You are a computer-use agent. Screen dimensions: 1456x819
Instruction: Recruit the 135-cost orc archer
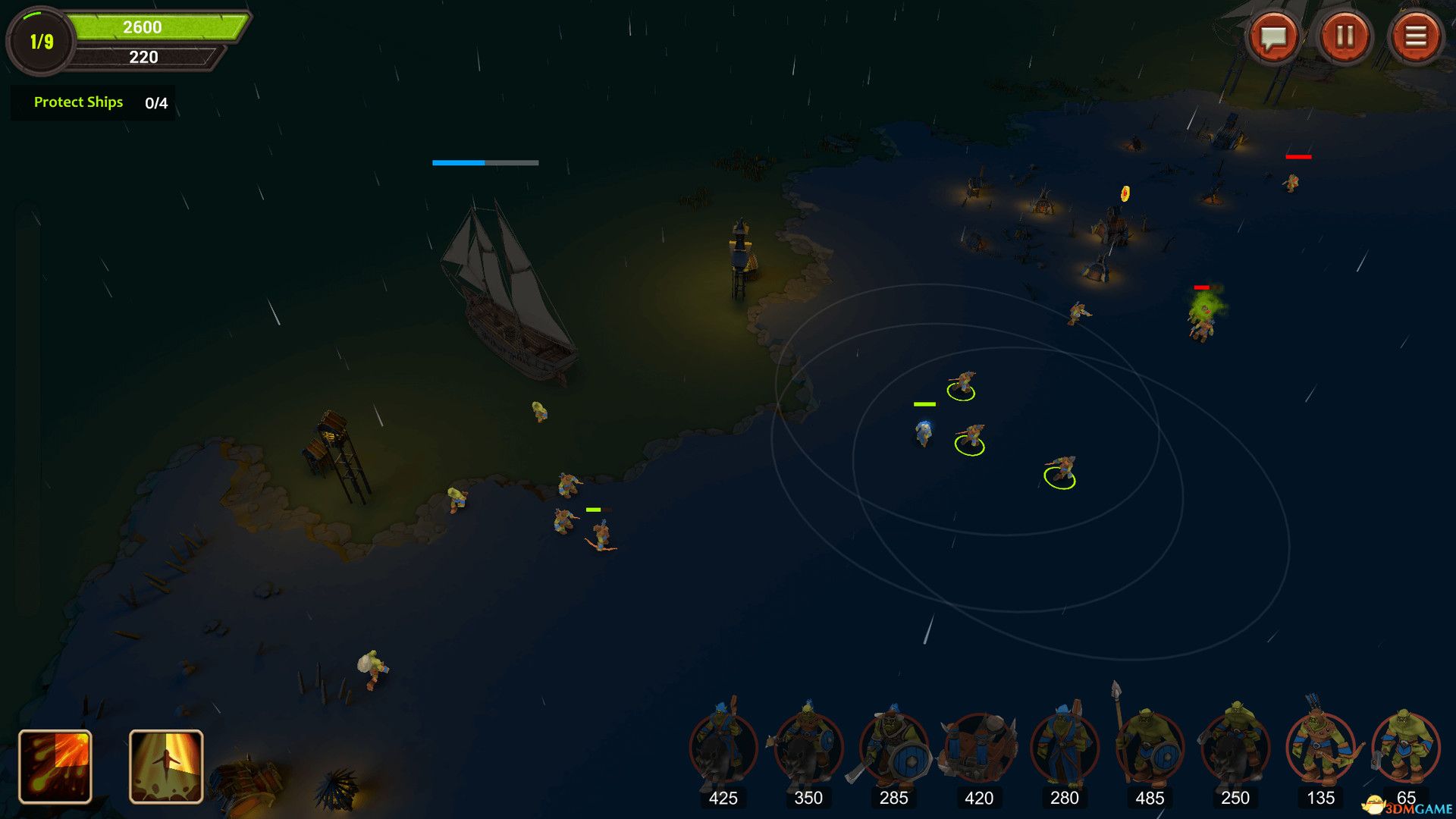[x=1320, y=748]
